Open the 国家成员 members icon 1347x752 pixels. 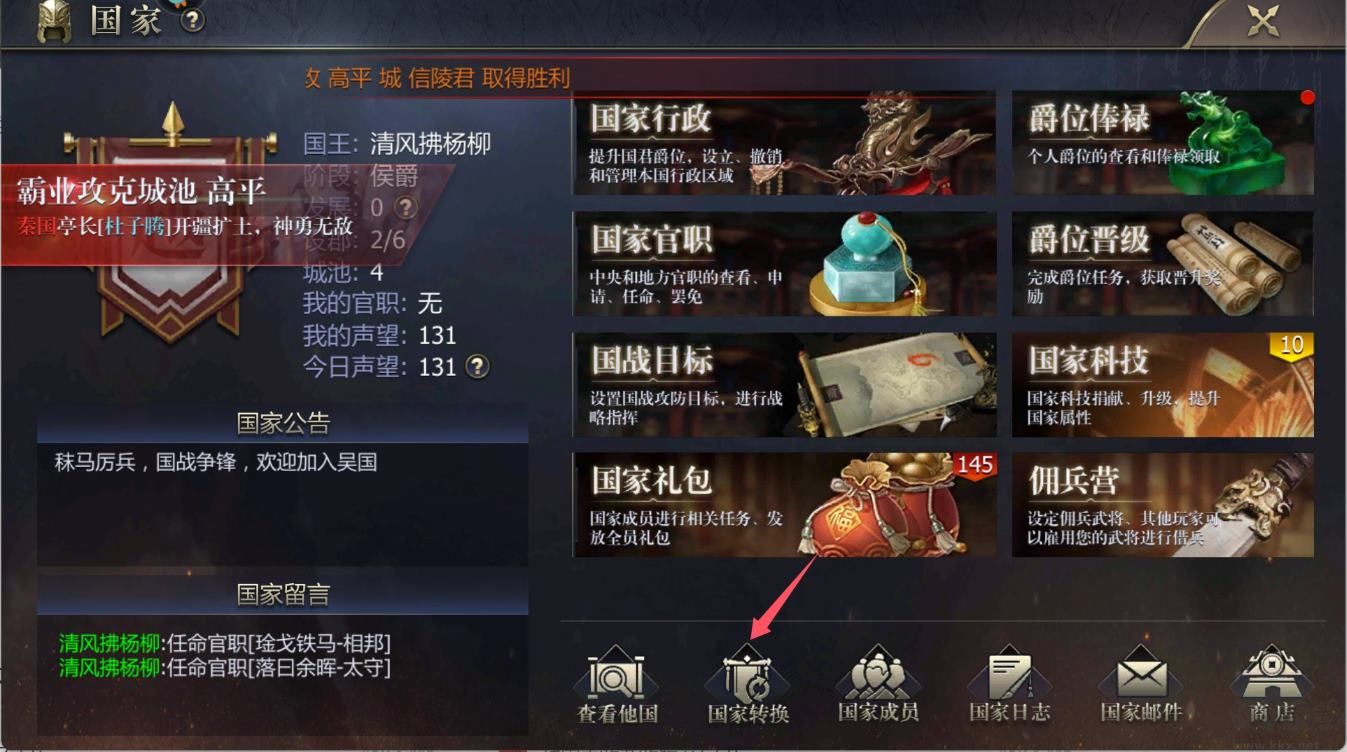tap(877, 680)
